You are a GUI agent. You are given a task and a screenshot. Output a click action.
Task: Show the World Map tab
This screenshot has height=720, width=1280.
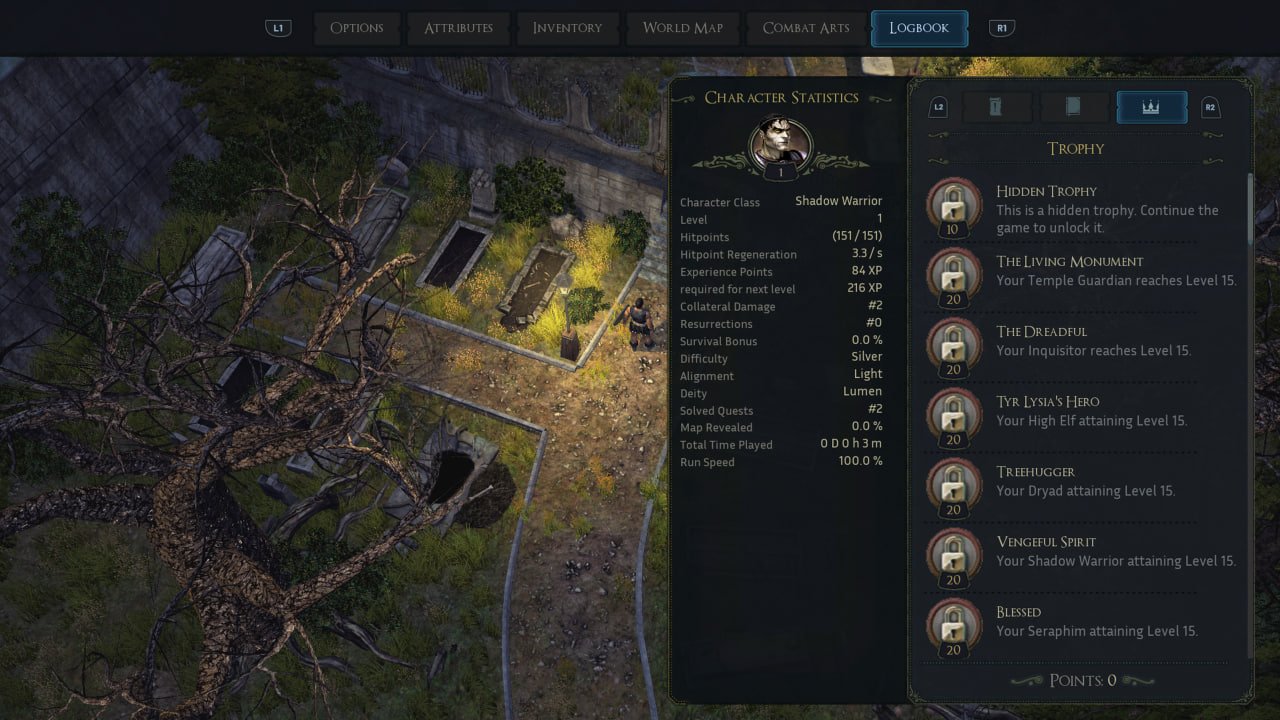tap(682, 28)
